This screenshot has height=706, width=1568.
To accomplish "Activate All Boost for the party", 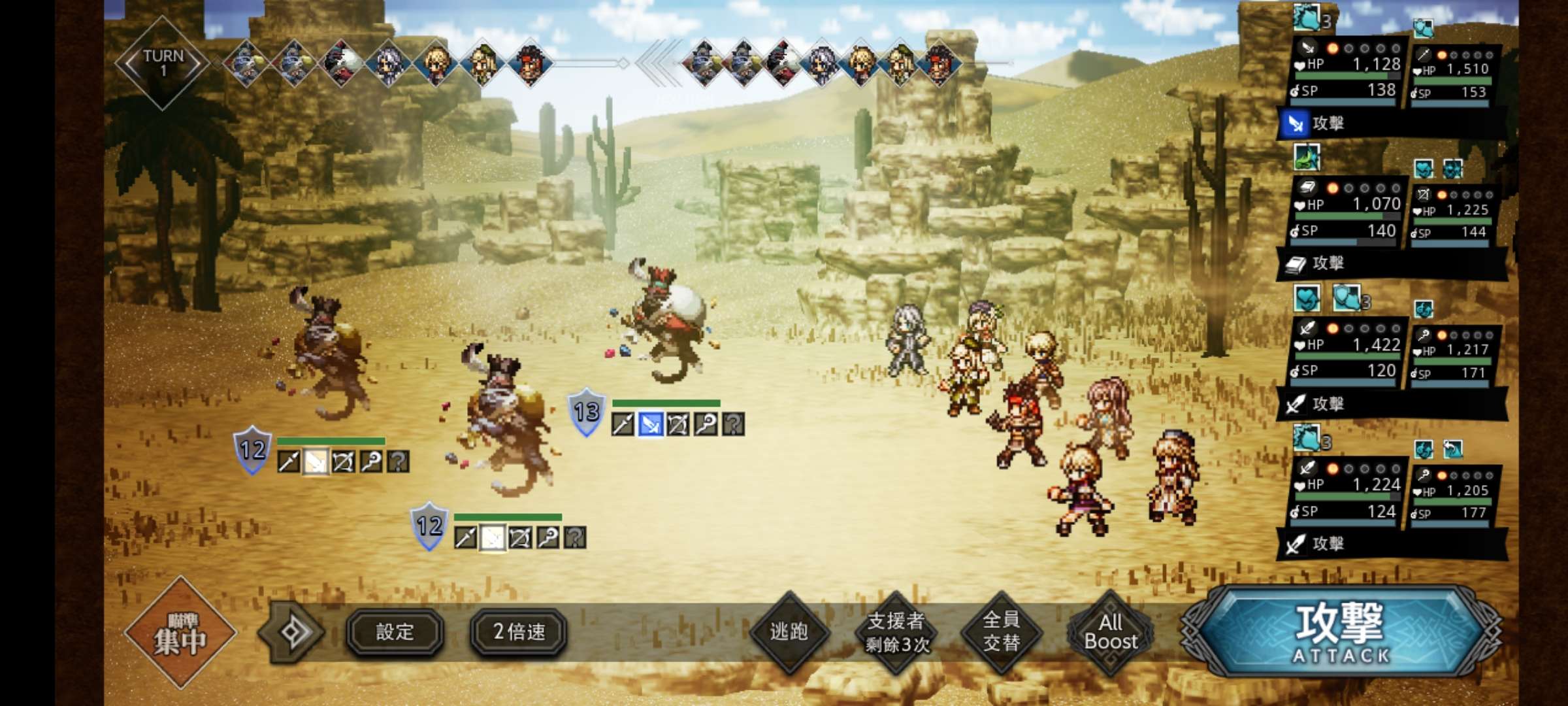I will [1110, 632].
